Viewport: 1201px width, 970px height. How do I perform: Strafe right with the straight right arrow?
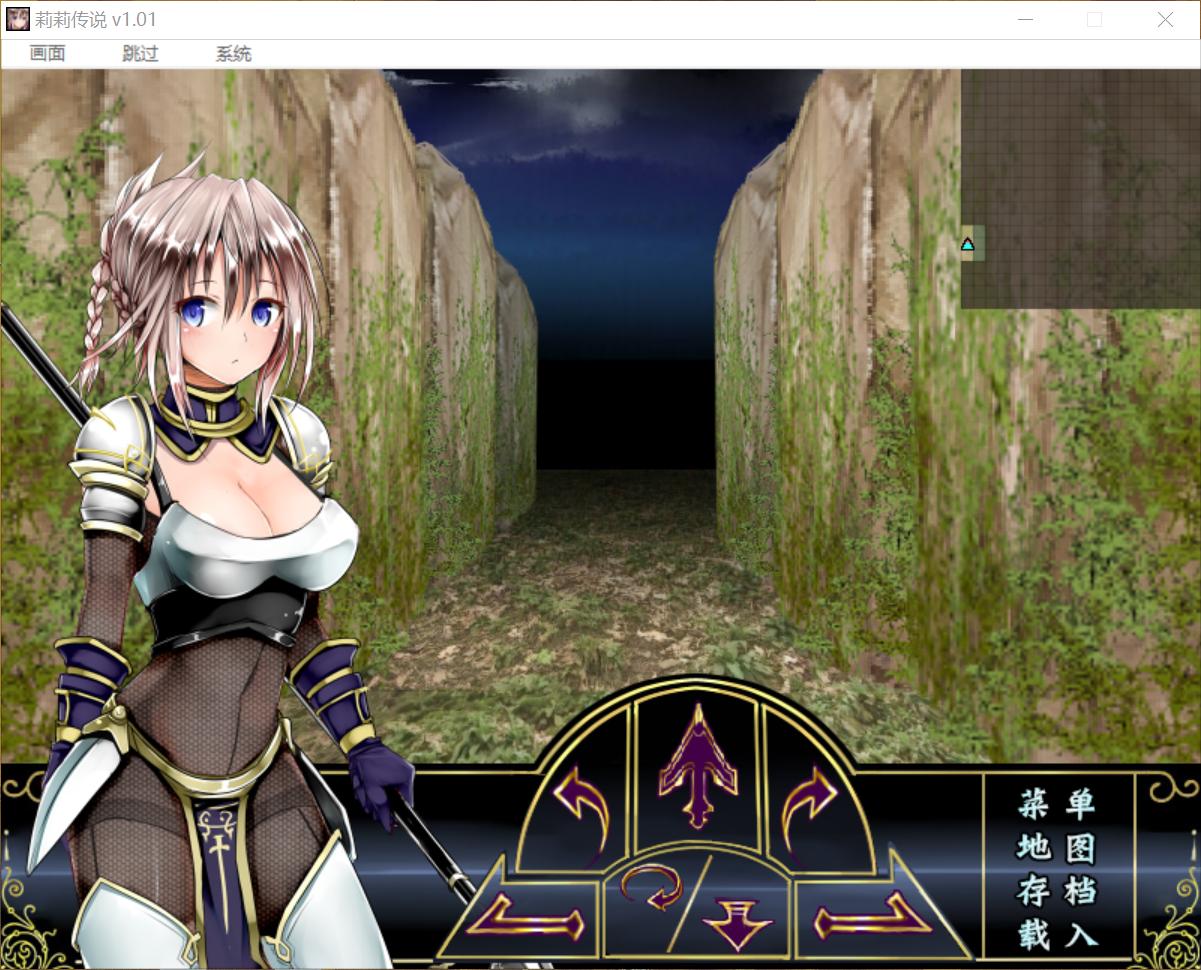tap(866, 913)
